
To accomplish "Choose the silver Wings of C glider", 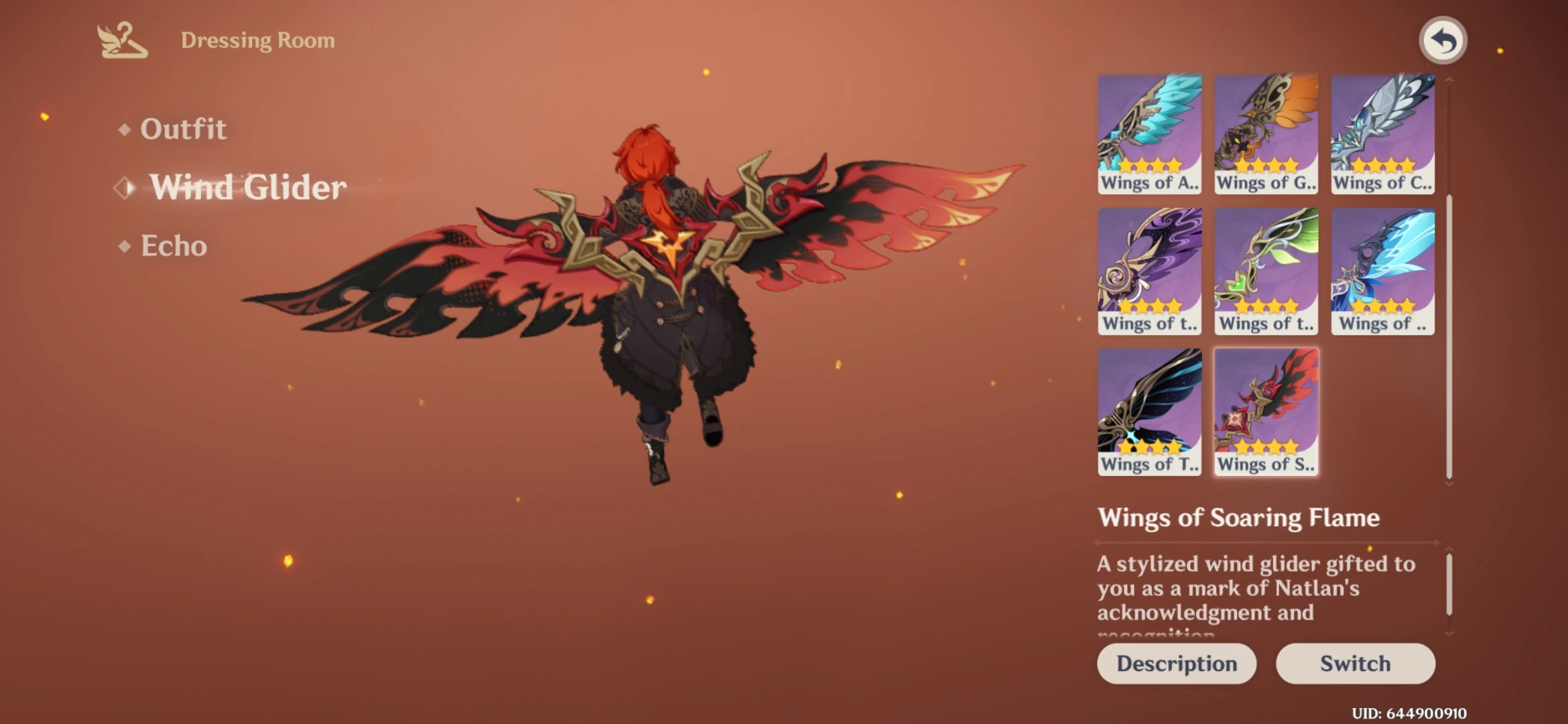I will (x=1382, y=131).
